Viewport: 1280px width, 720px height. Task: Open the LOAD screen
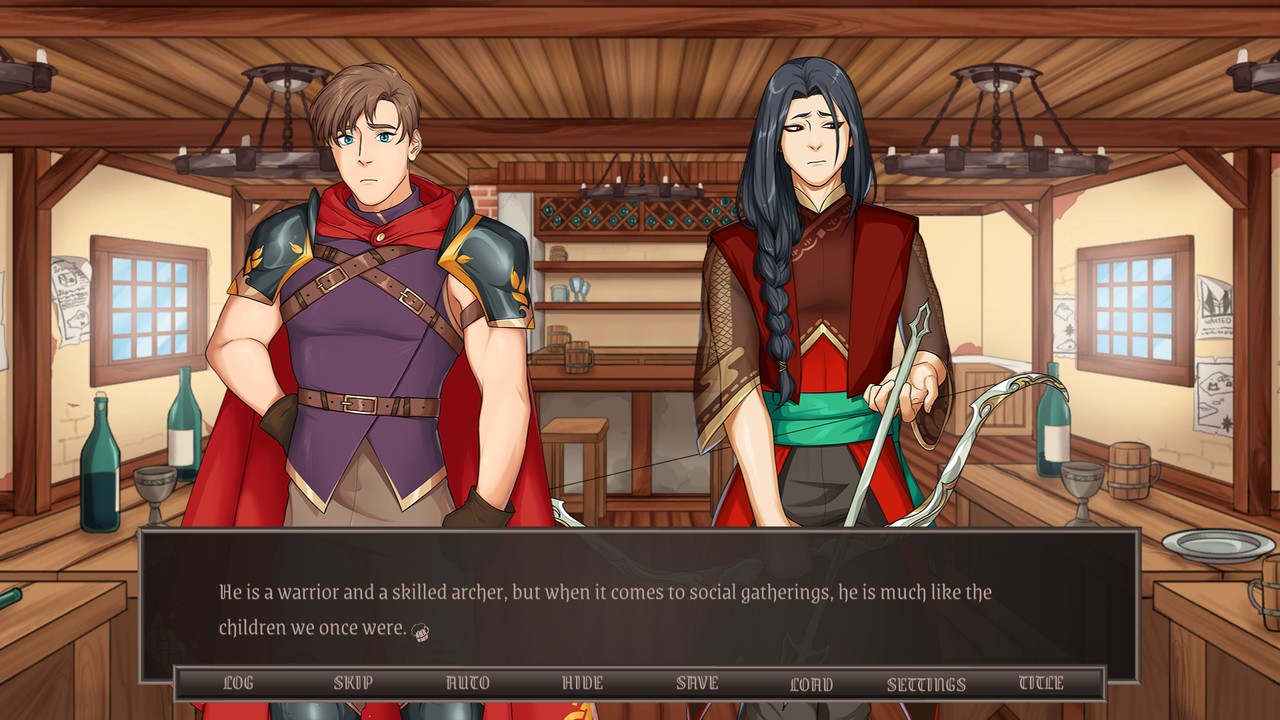tap(812, 683)
